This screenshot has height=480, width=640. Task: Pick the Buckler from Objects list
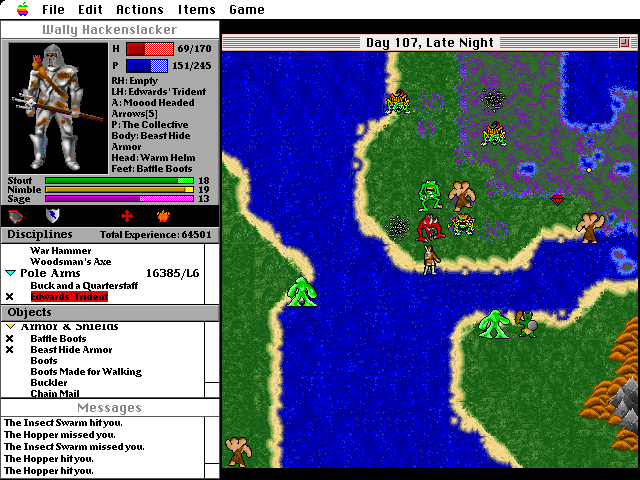pyautogui.click(x=49, y=383)
